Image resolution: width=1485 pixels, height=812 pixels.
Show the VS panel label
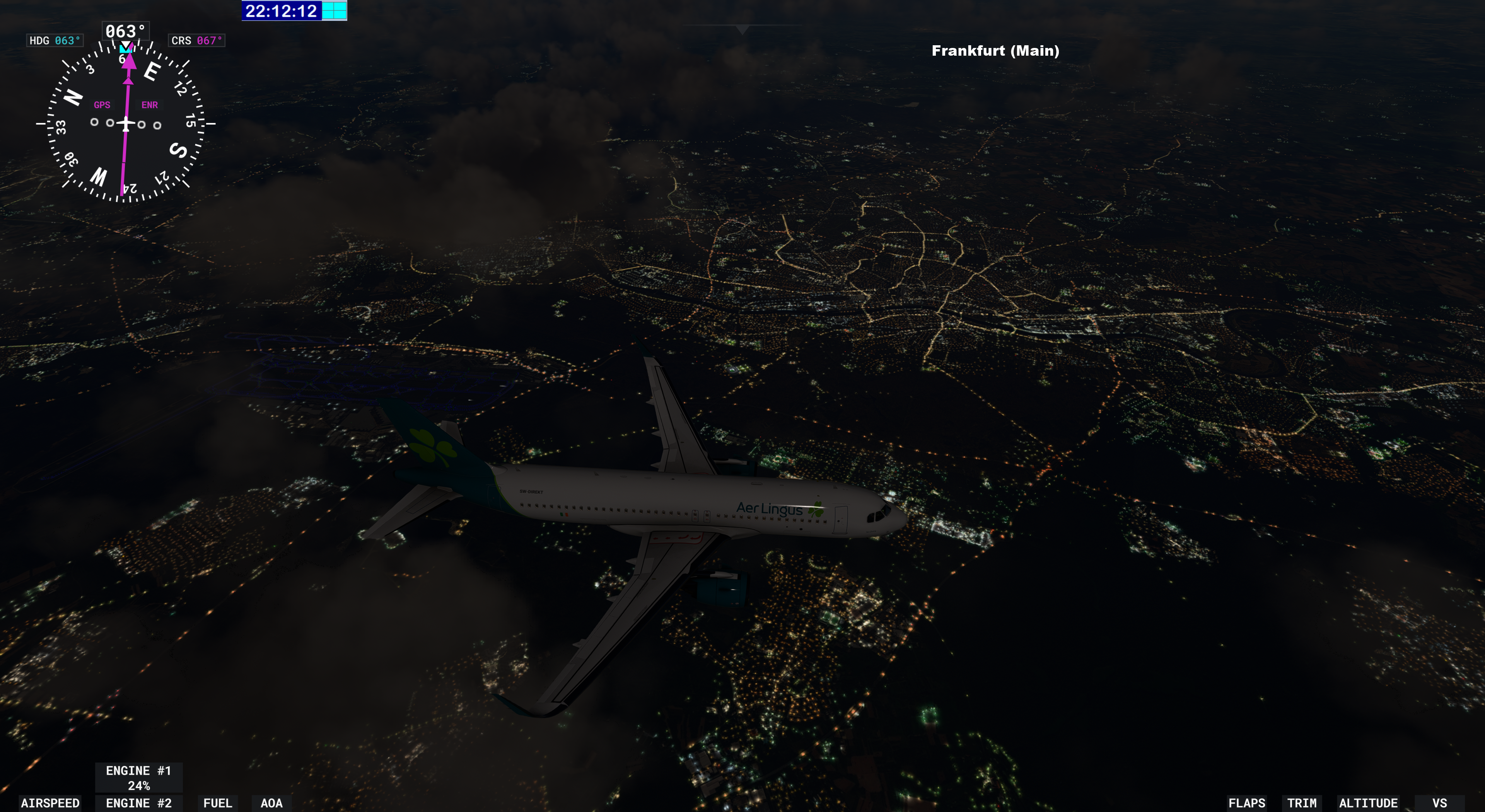point(1439,803)
